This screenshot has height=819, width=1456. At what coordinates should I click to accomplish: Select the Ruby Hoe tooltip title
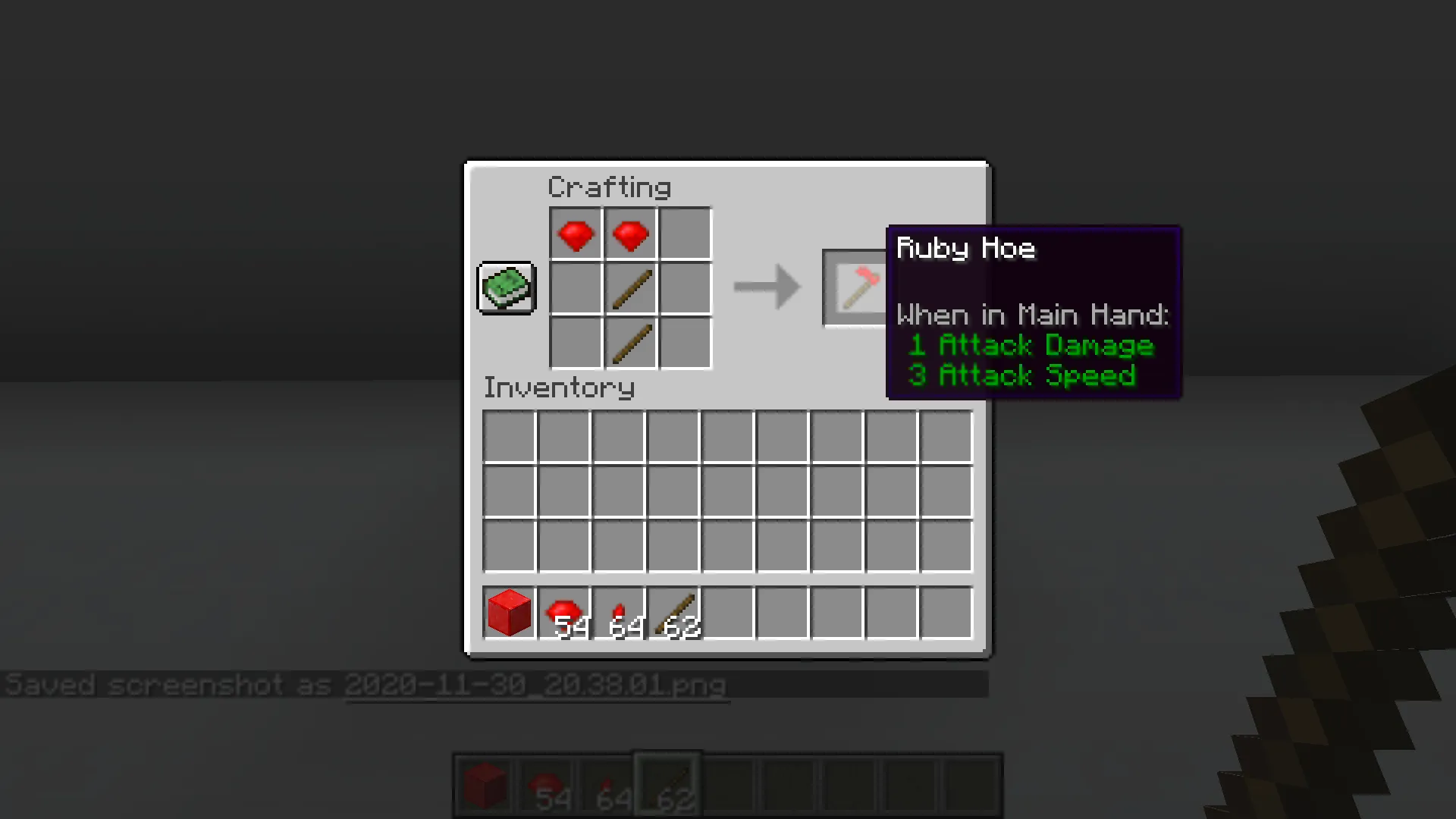[x=965, y=249]
